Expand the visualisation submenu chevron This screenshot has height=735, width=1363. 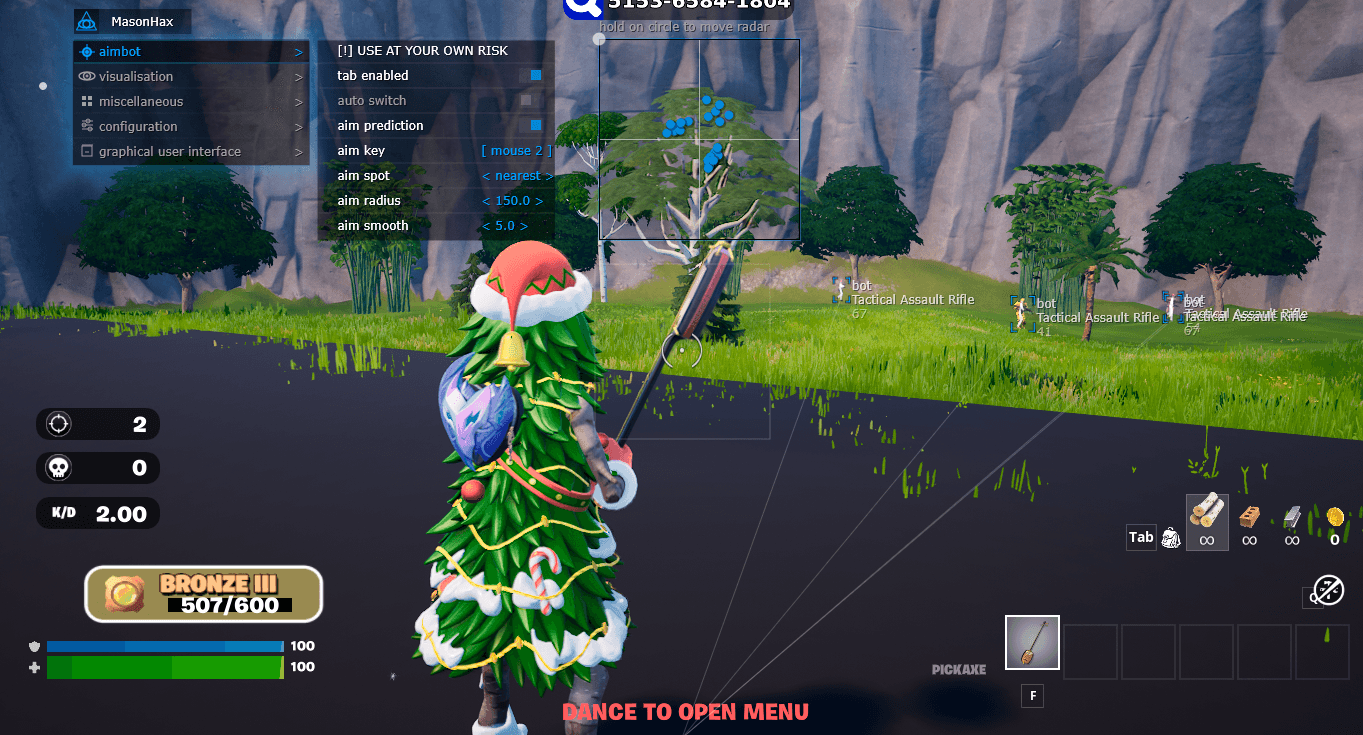(297, 76)
